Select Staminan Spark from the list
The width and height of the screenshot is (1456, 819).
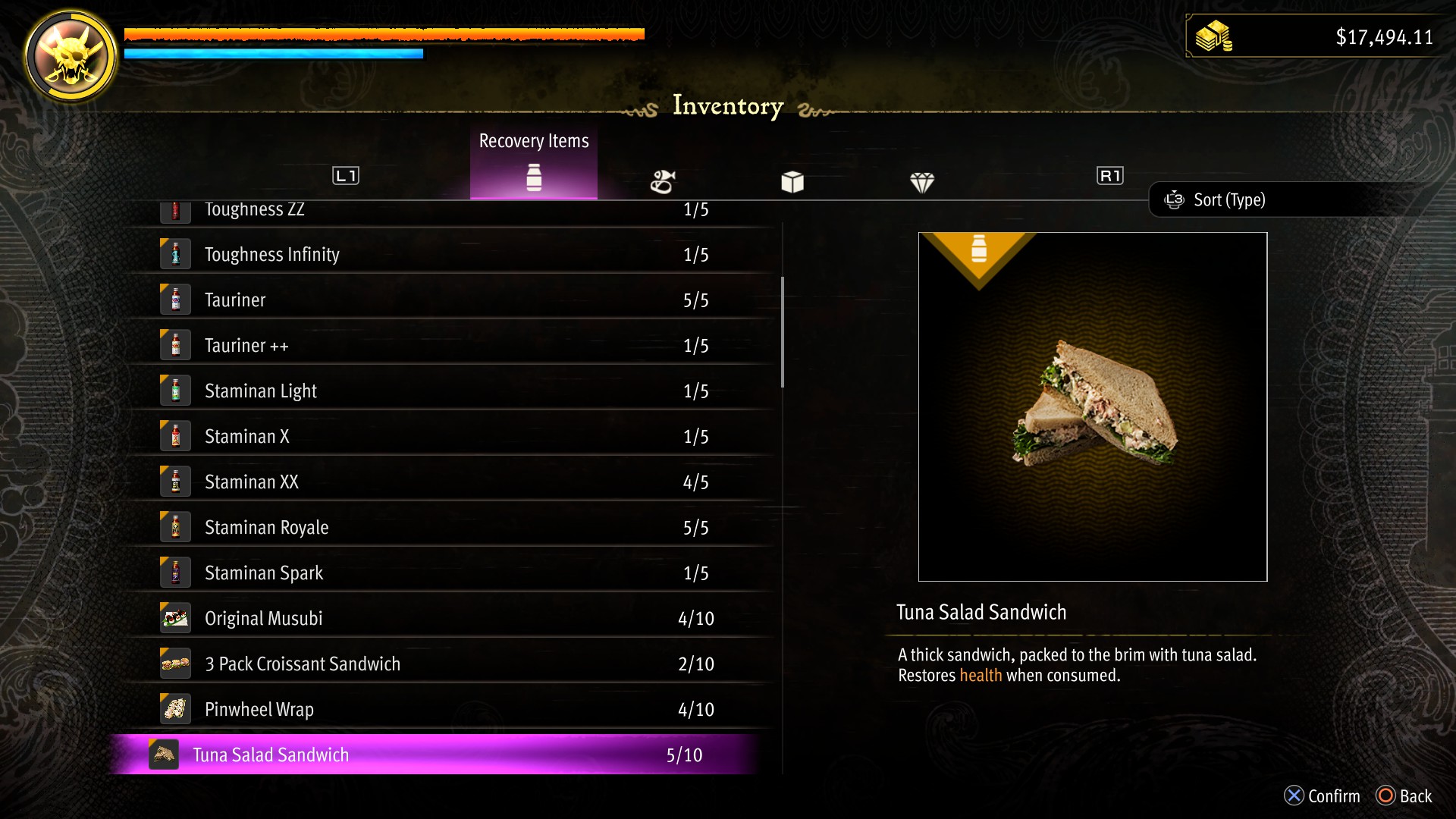(x=447, y=573)
